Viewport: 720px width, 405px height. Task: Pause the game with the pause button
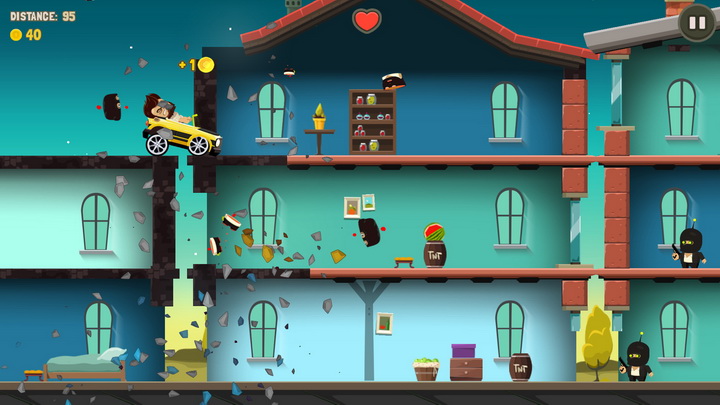click(x=696, y=22)
